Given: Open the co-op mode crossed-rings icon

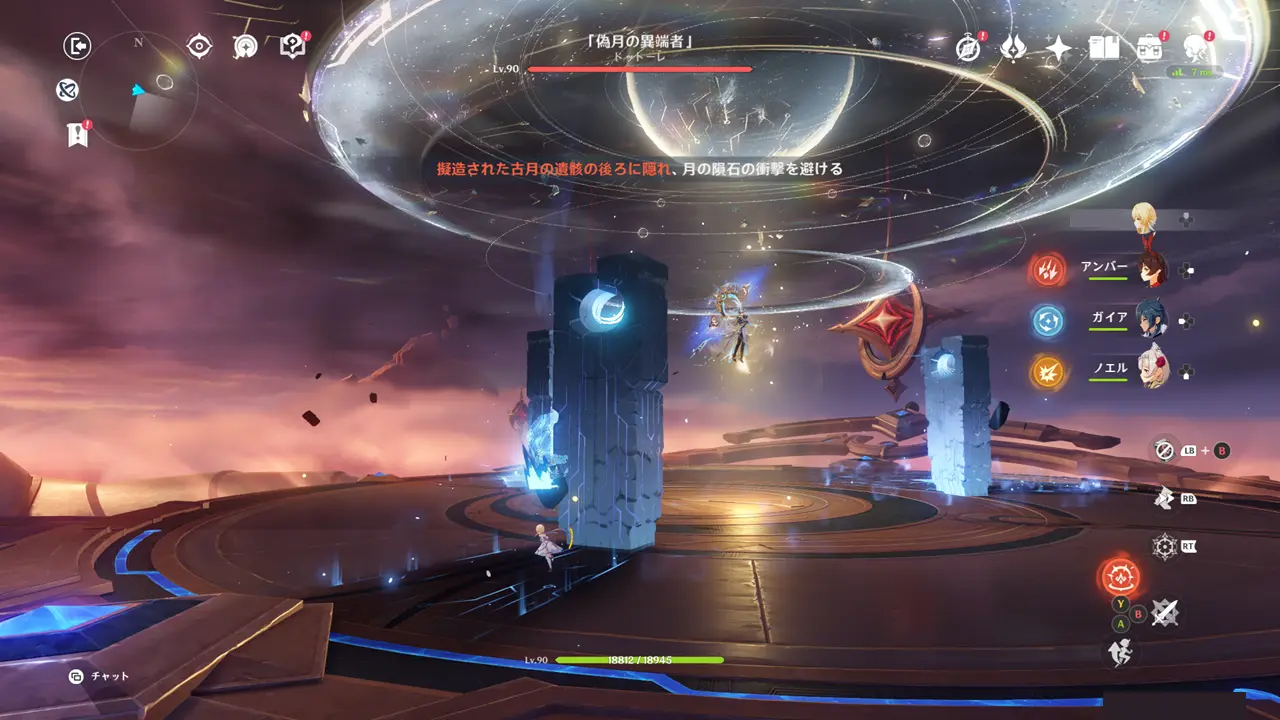Looking at the screenshot, I should pyautogui.click(x=68, y=91).
